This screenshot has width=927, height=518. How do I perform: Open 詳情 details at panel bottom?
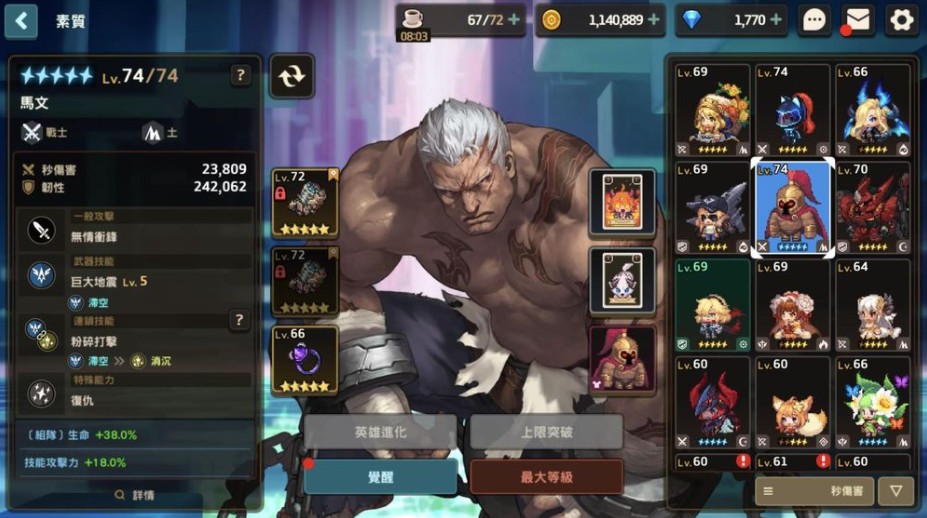(x=135, y=495)
